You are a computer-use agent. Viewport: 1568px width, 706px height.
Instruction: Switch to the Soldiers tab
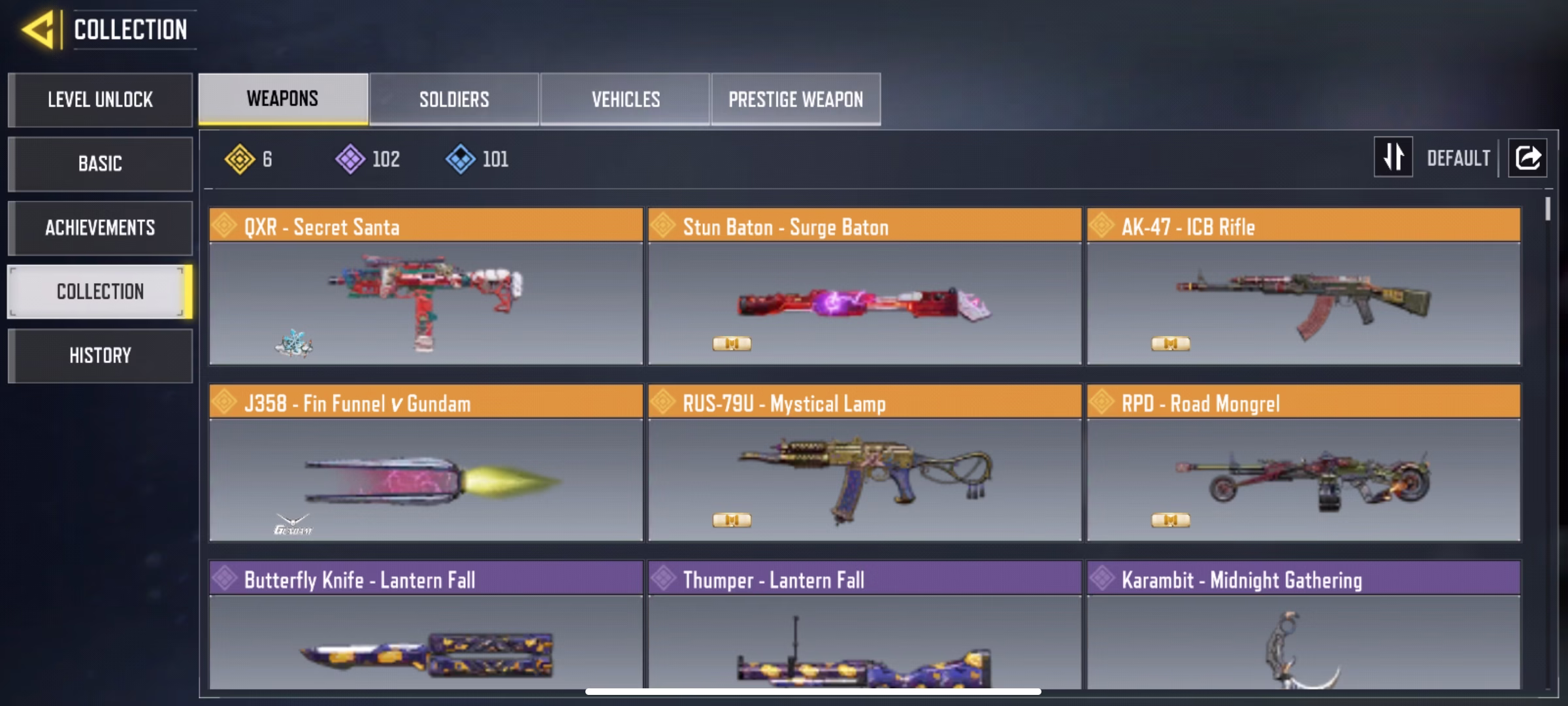454,99
